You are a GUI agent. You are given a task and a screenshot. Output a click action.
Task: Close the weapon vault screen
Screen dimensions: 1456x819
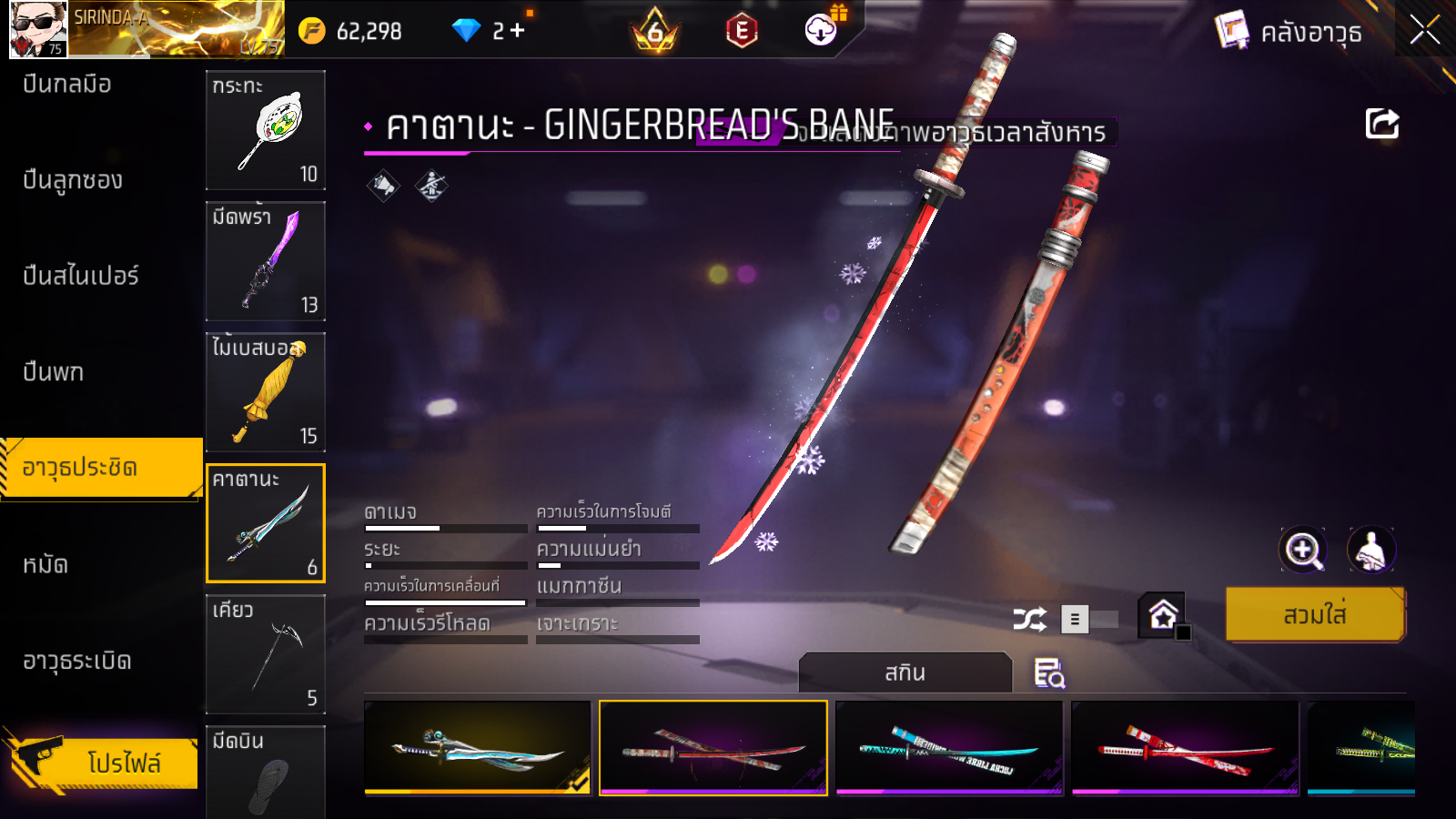pos(1424,31)
